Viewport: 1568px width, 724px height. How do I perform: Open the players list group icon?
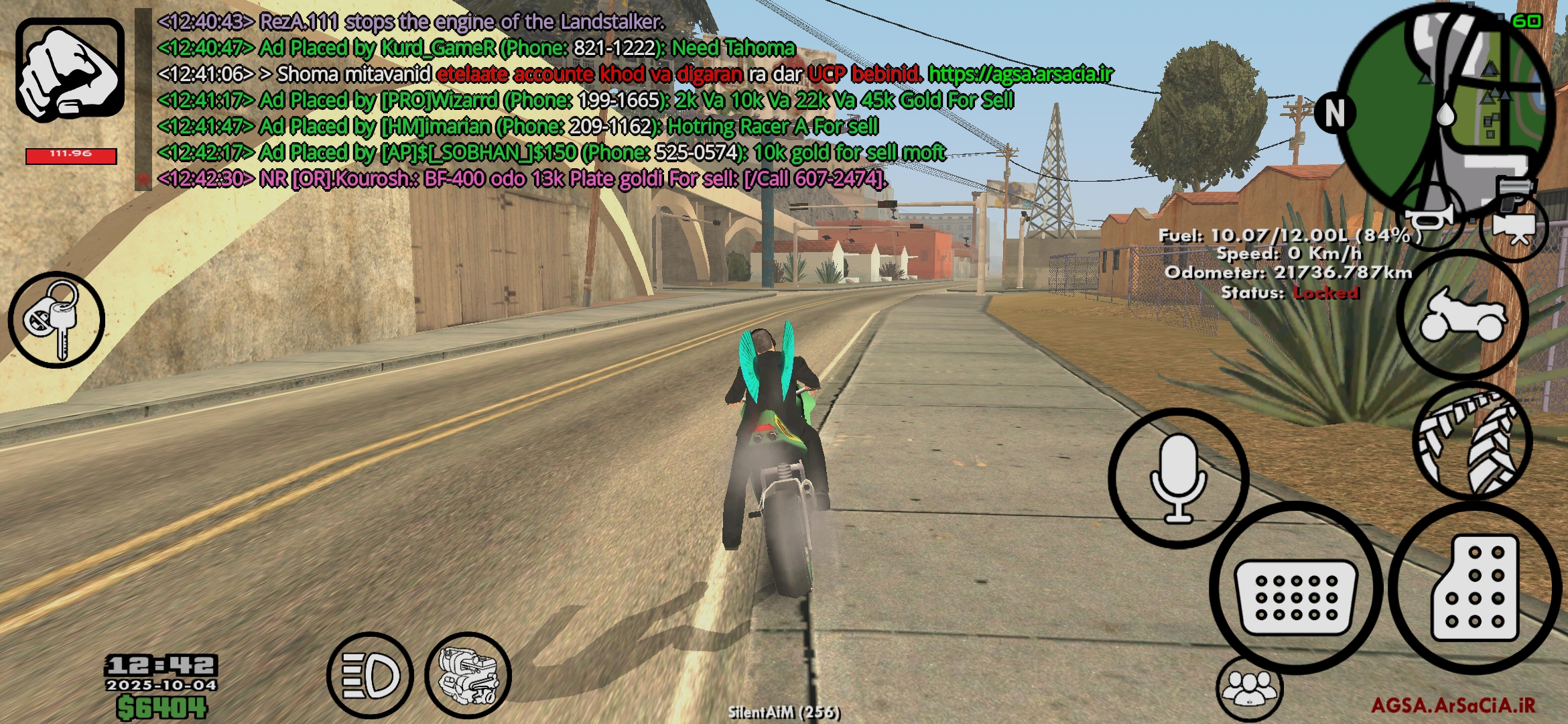[1249, 688]
